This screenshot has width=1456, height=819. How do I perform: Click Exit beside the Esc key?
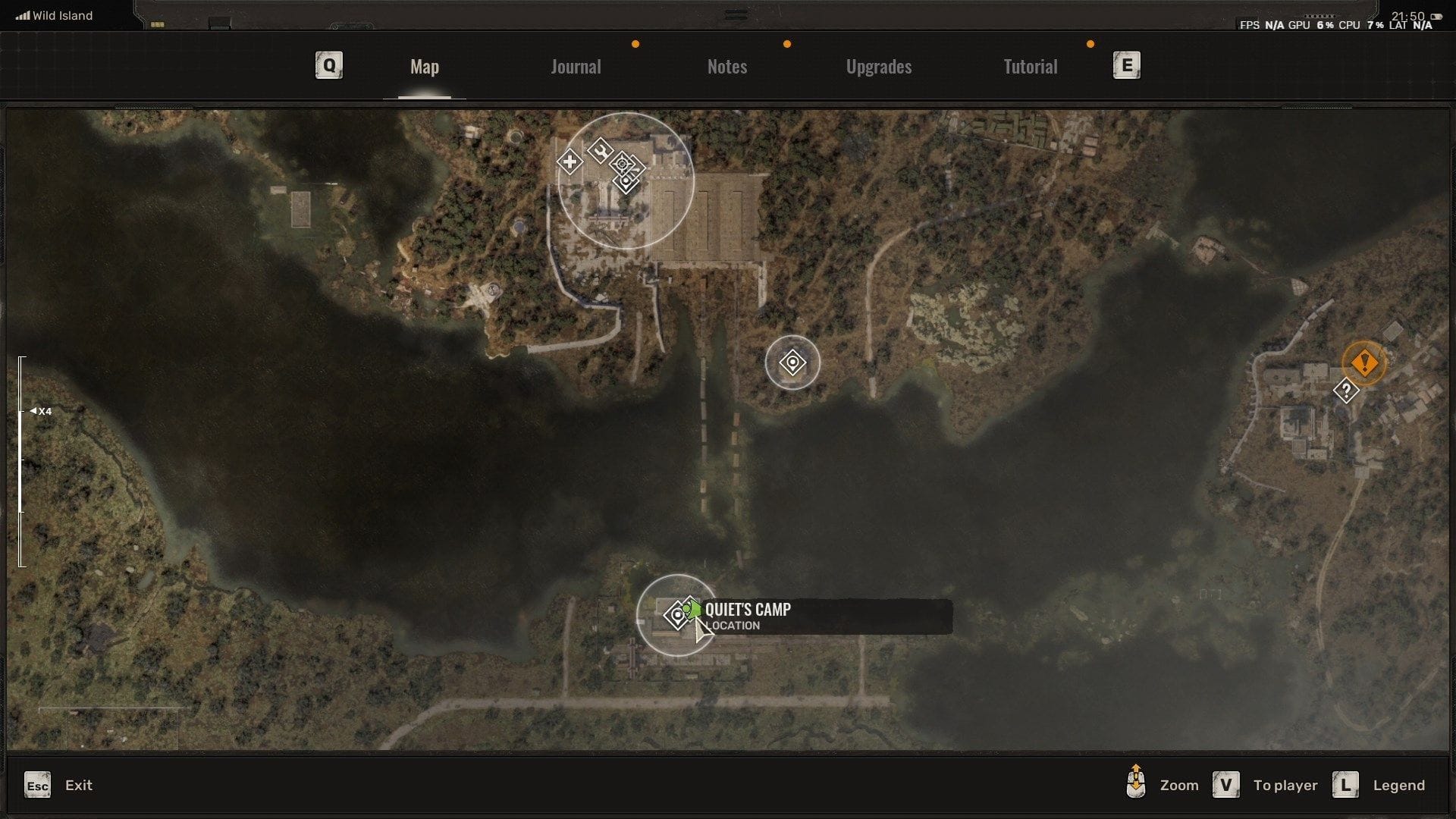pos(79,785)
